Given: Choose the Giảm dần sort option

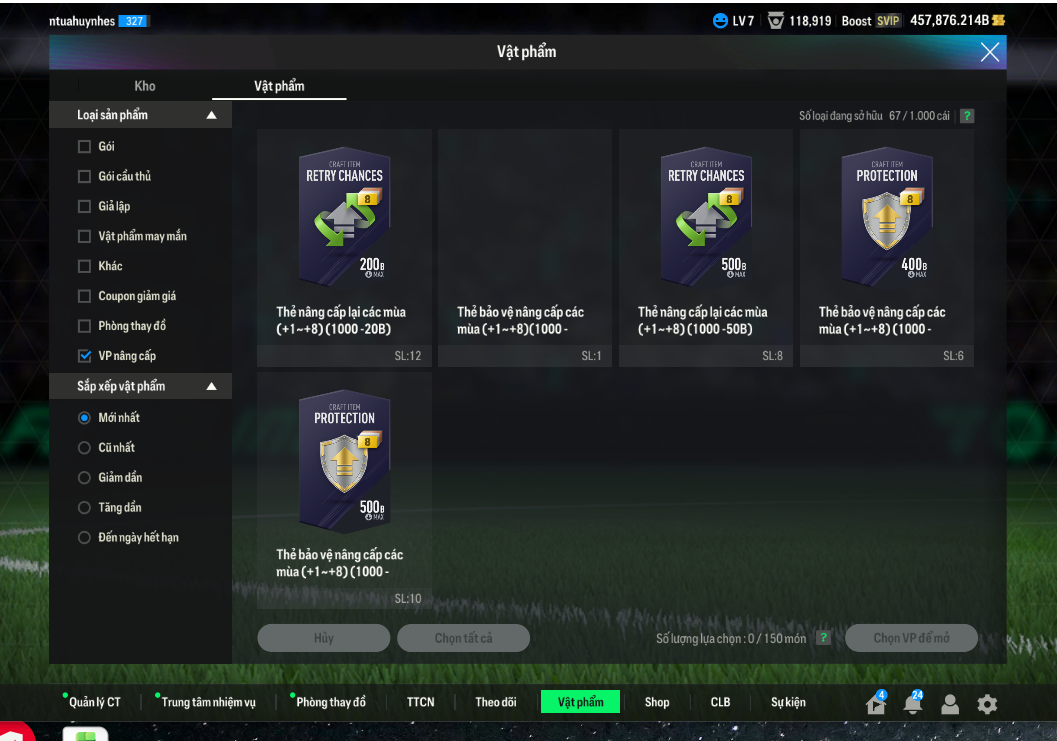Looking at the screenshot, I should coord(85,478).
